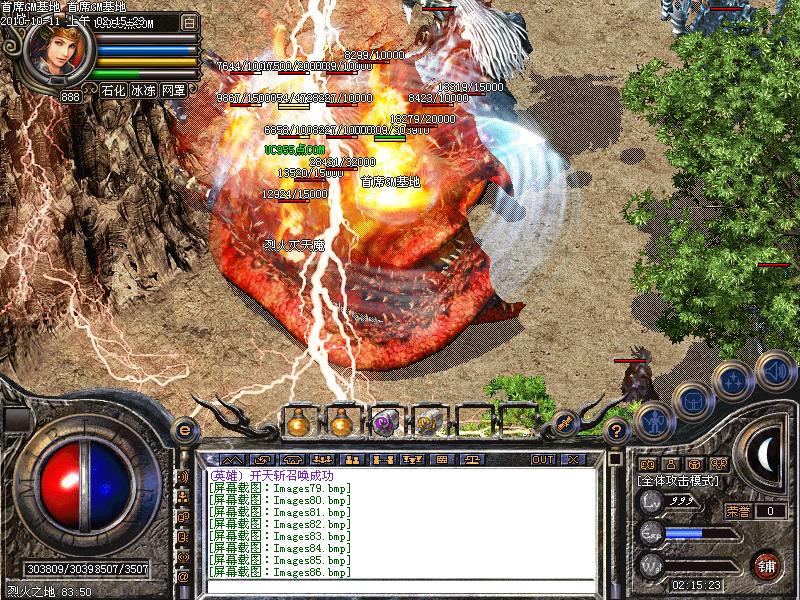
Task: Toggle the sound speaker button
Action: [x=775, y=369]
